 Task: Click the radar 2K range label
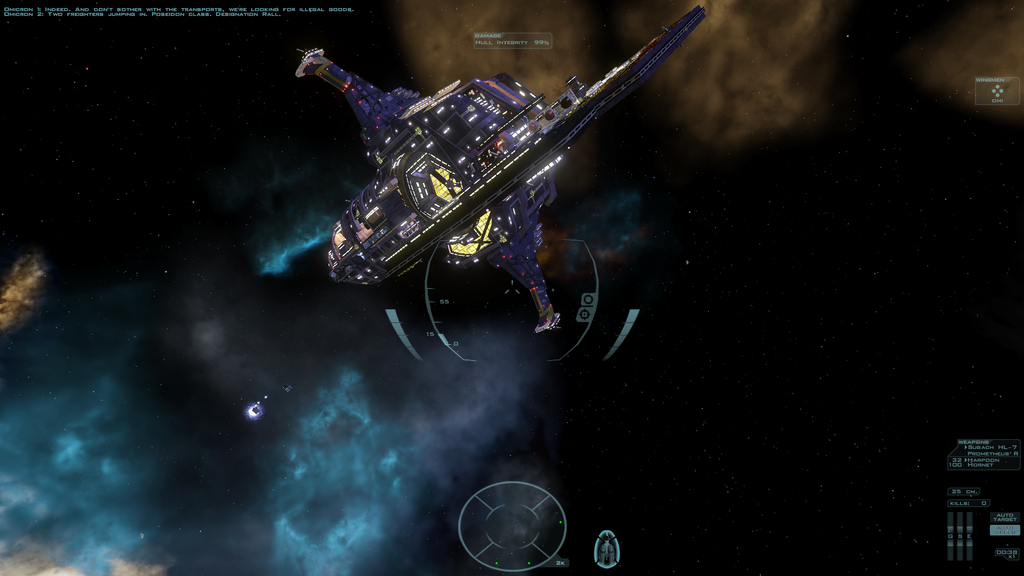(x=561, y=563)
